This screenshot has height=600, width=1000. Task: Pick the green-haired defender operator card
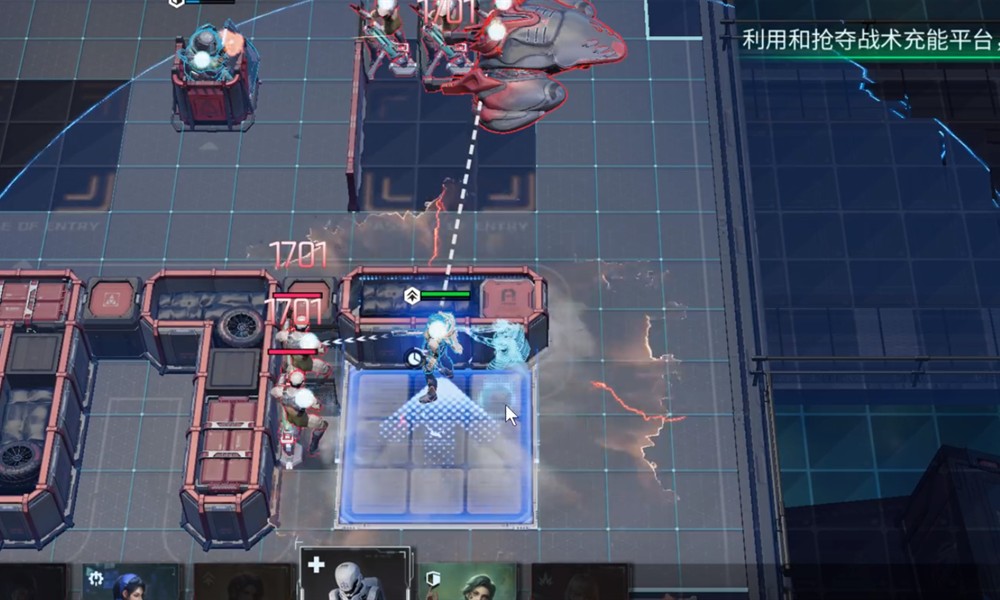tap(468, 583)
